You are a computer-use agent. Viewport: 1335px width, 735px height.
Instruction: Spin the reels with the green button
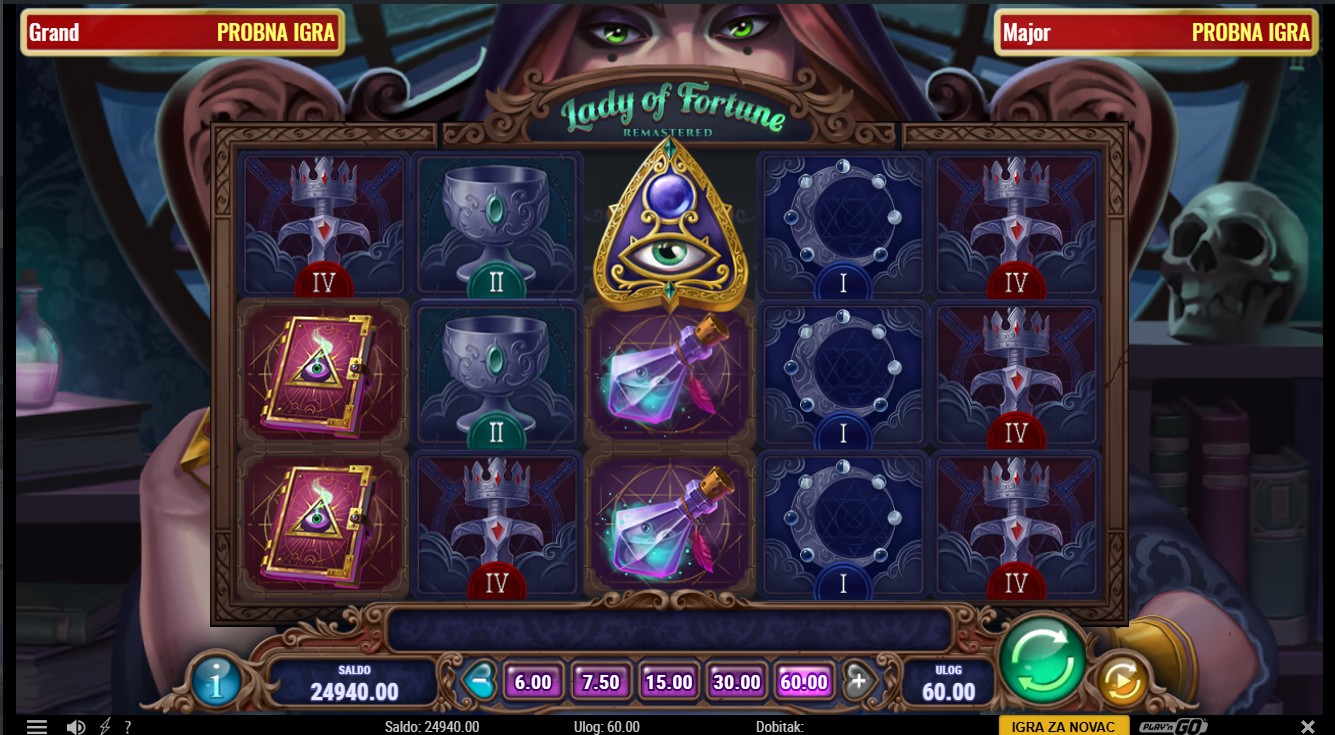(1043, 660)
